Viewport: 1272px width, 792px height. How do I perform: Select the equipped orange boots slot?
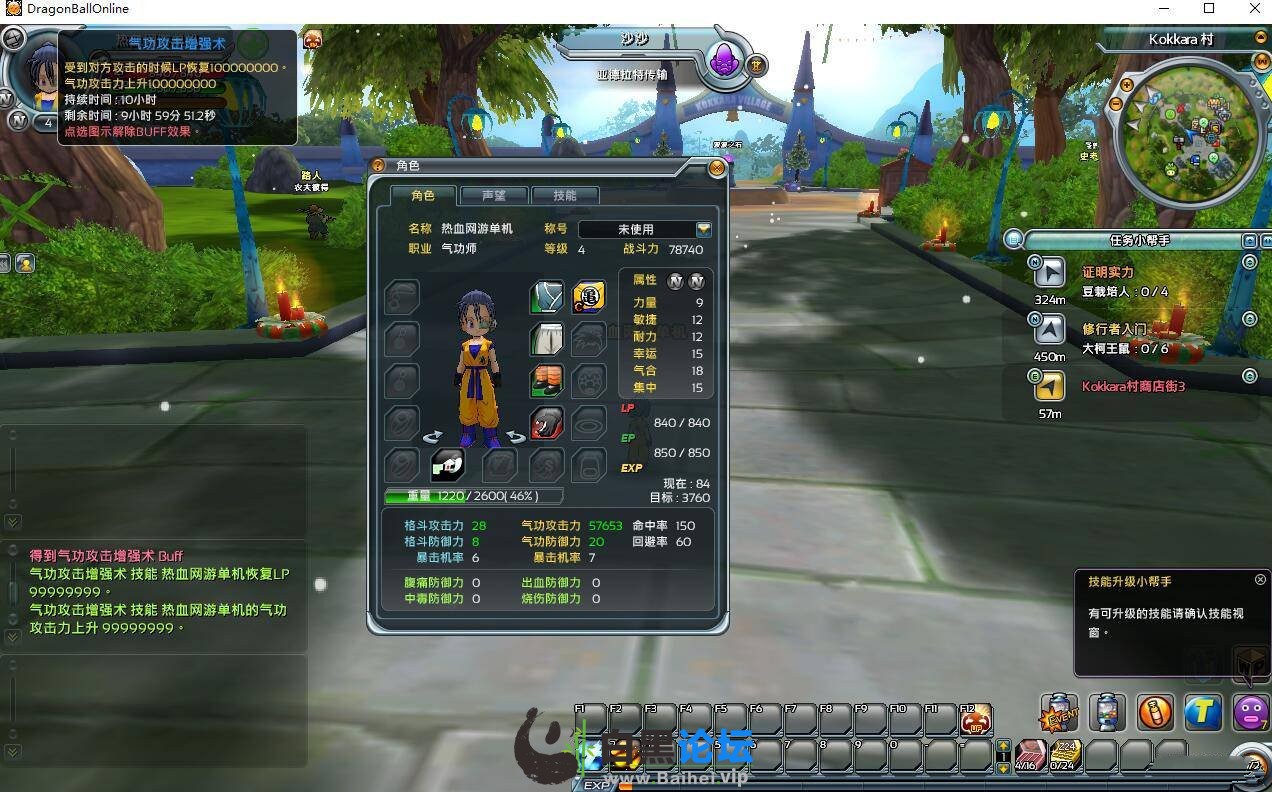pos(547,381)
